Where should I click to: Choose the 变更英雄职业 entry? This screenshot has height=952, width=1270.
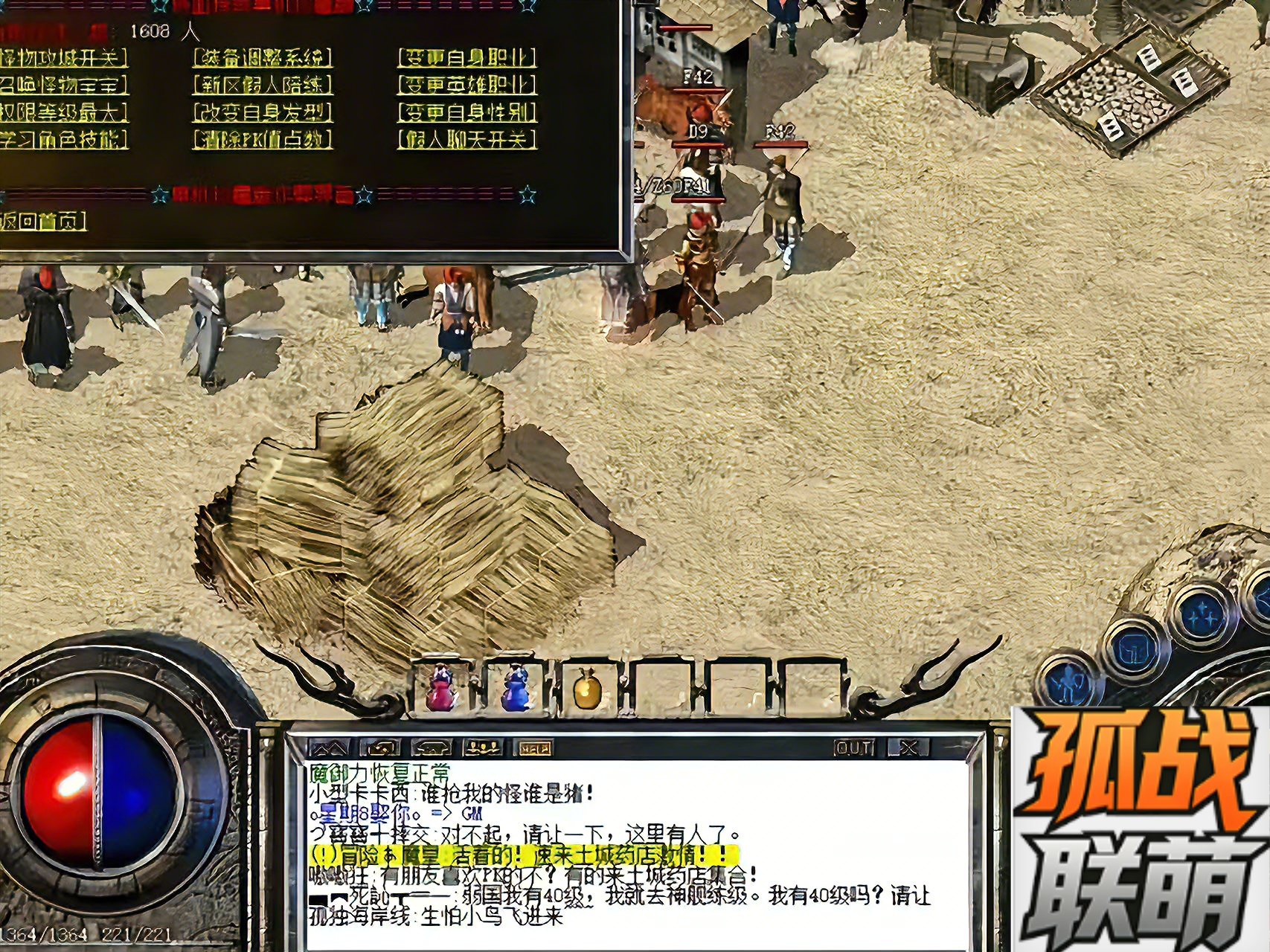tap(466, 85)
